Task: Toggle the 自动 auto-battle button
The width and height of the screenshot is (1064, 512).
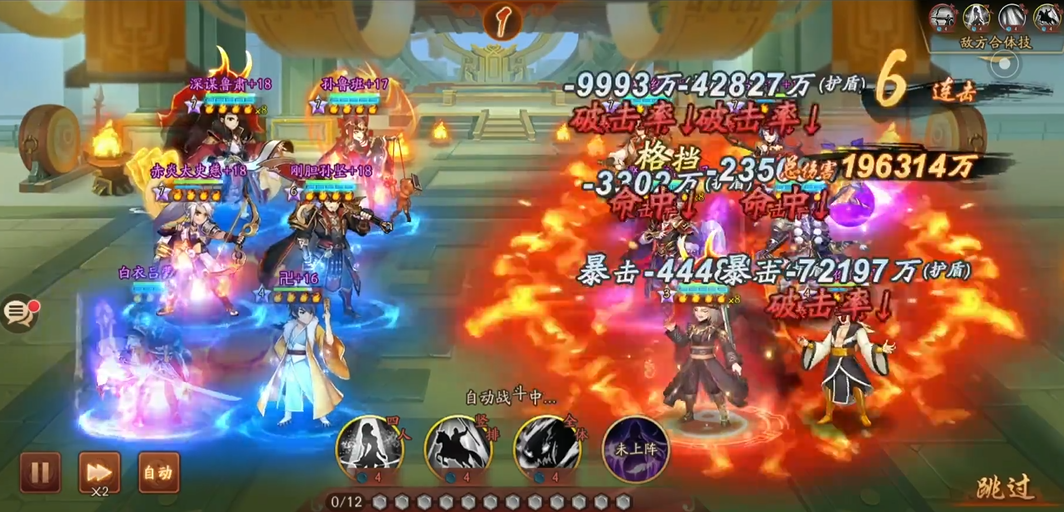Action: [x=158, y=472]
